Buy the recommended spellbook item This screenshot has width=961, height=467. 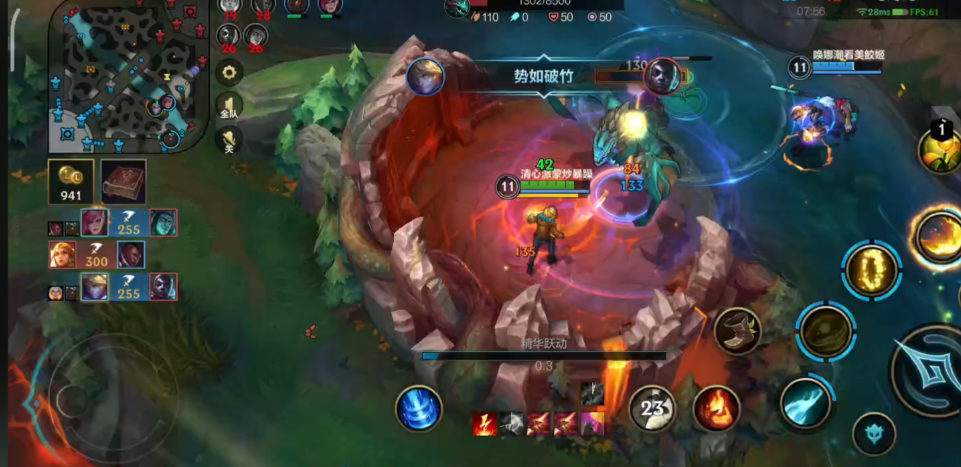point(123,181)
